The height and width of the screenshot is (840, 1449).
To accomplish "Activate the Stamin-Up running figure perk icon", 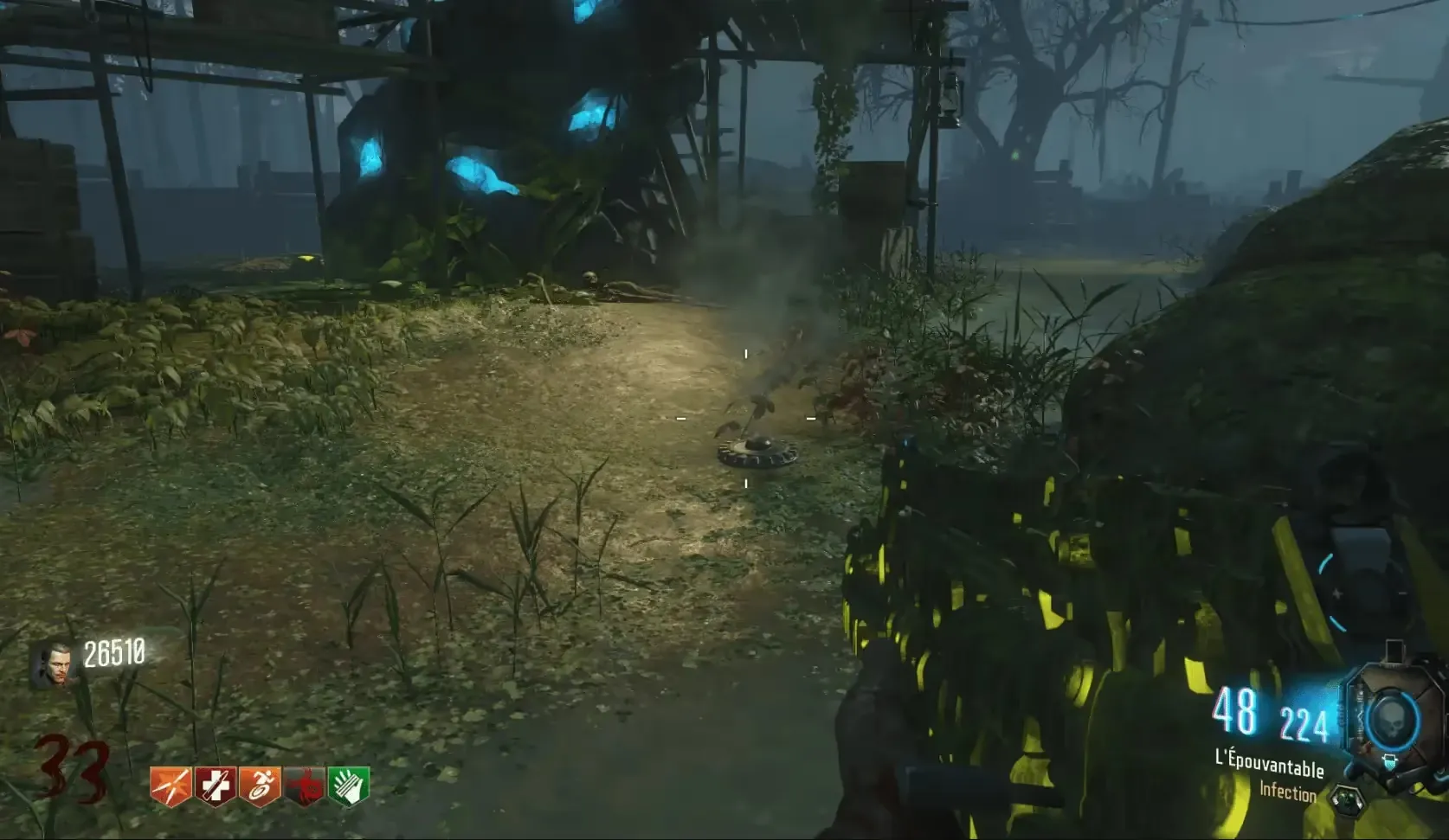I will tap(260, 786).
